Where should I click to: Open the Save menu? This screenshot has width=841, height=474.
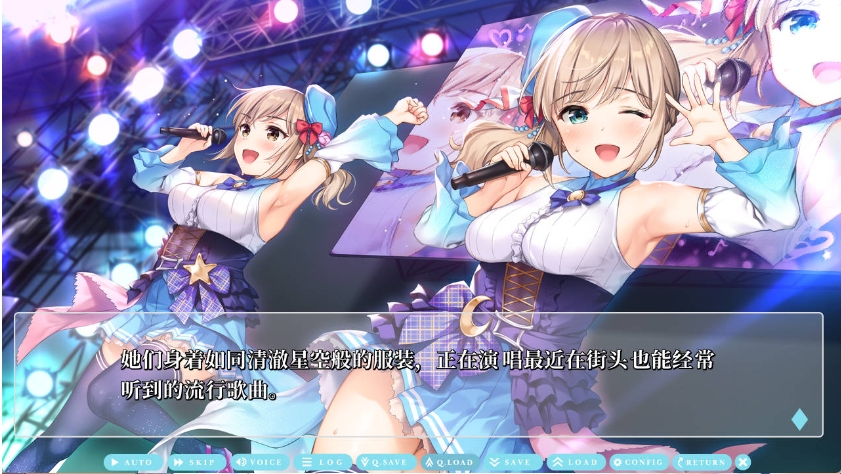point(511,462)
